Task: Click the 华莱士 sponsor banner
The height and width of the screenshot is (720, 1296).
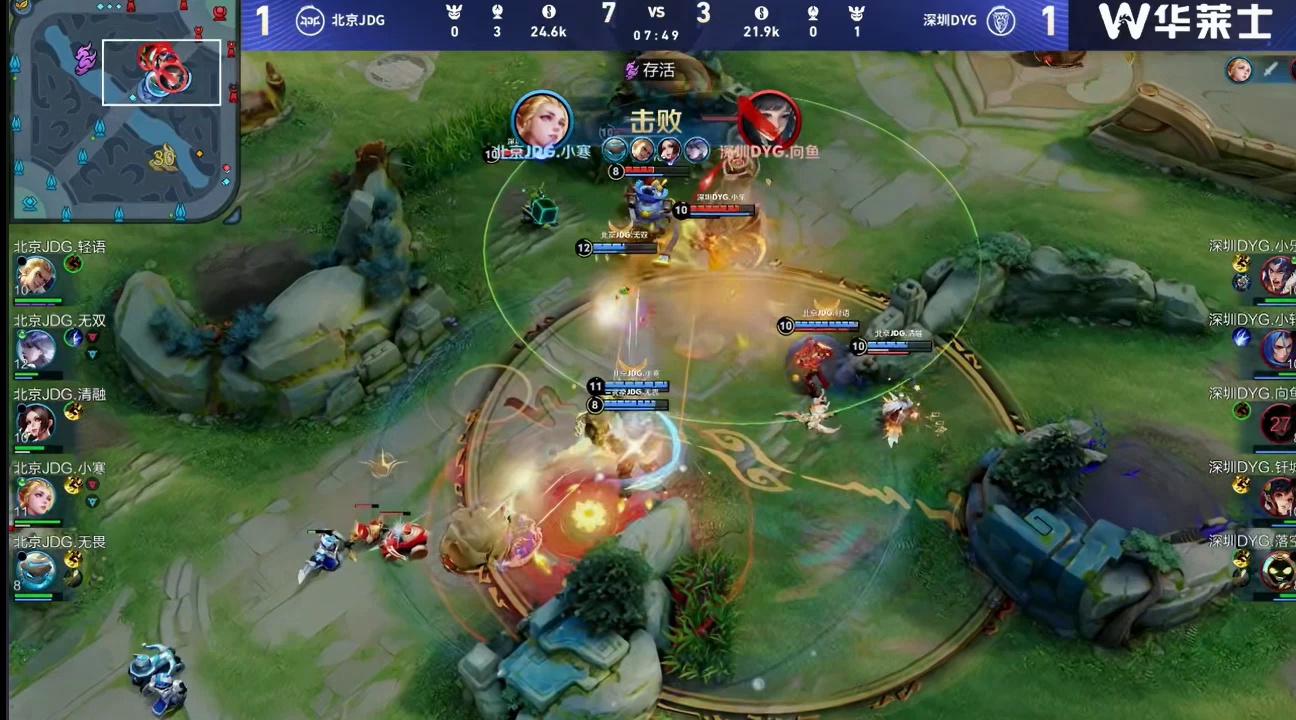Action: pyautogui.click(x=1184, y=22)
